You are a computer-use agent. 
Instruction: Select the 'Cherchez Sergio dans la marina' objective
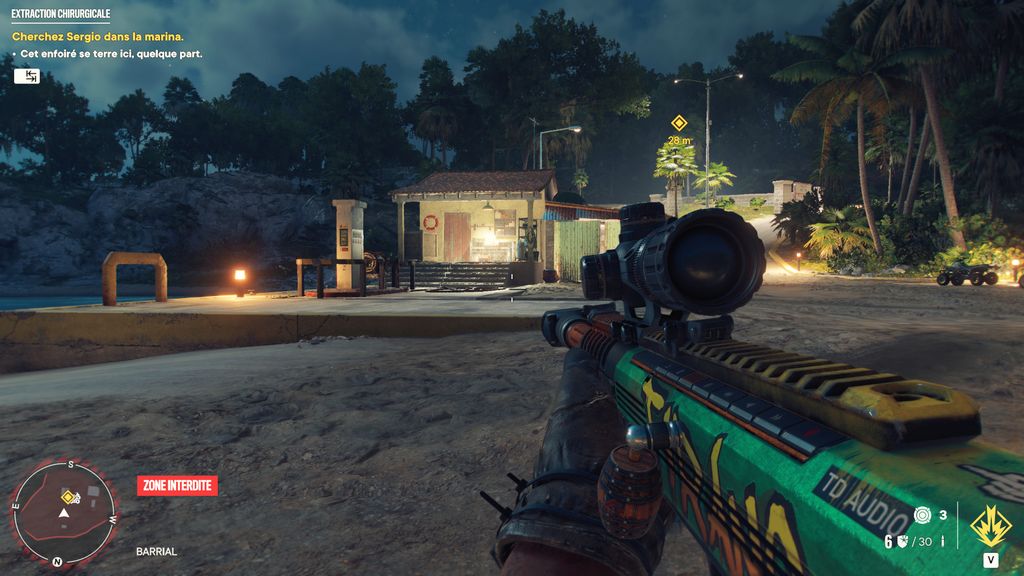pos(98,37)
